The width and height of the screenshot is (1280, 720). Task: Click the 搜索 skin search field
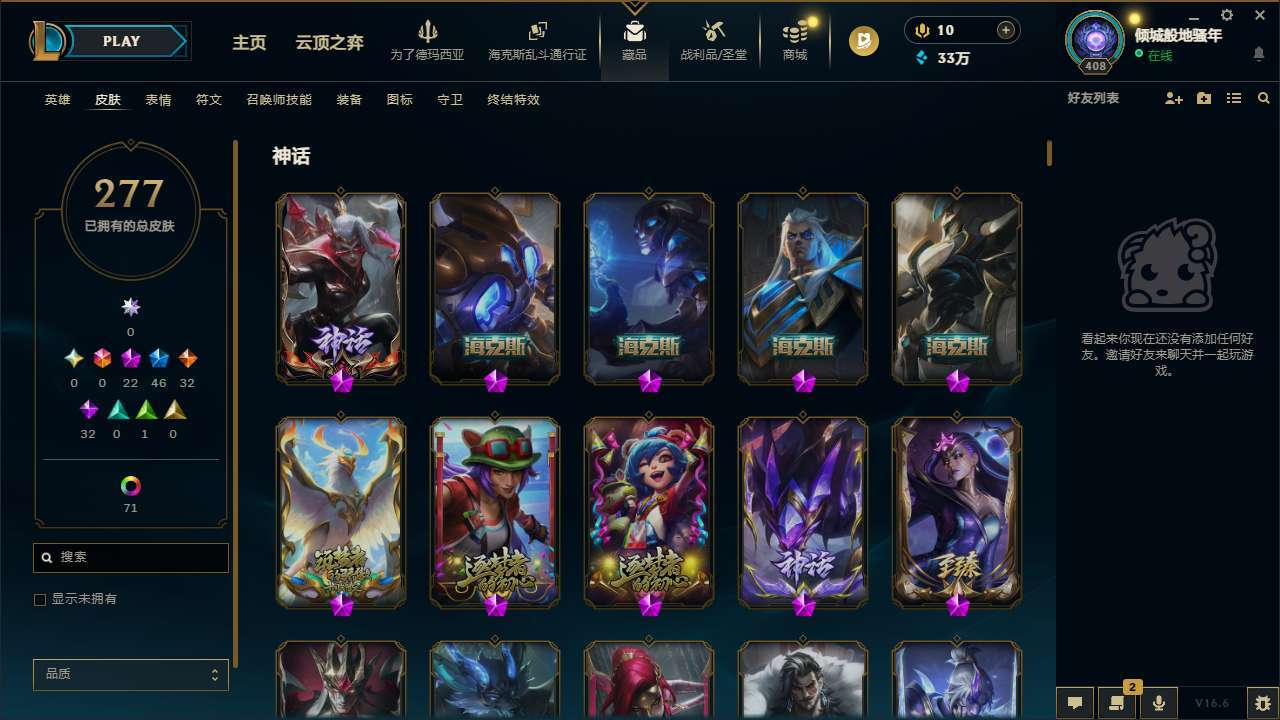(x=130, y=557)
